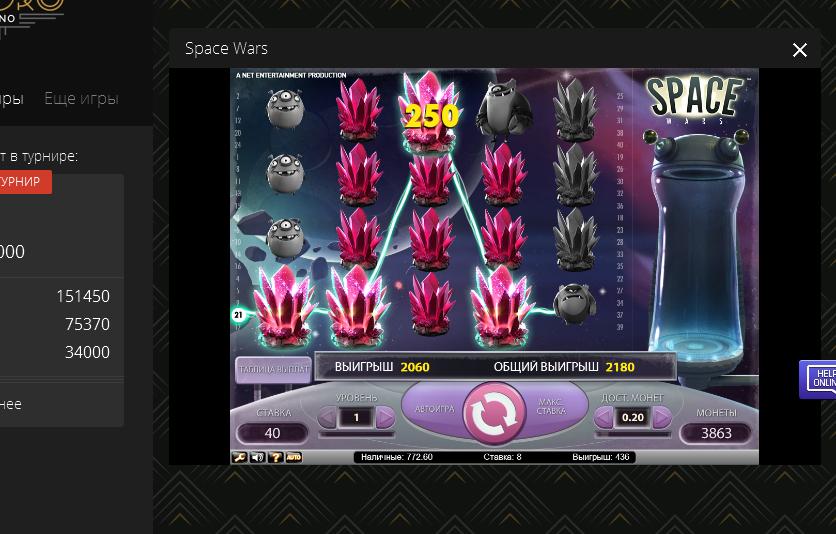This screenshot has width=836, height=534.
Task: Toggle the speaker sound icon
Action: (258, 457)
